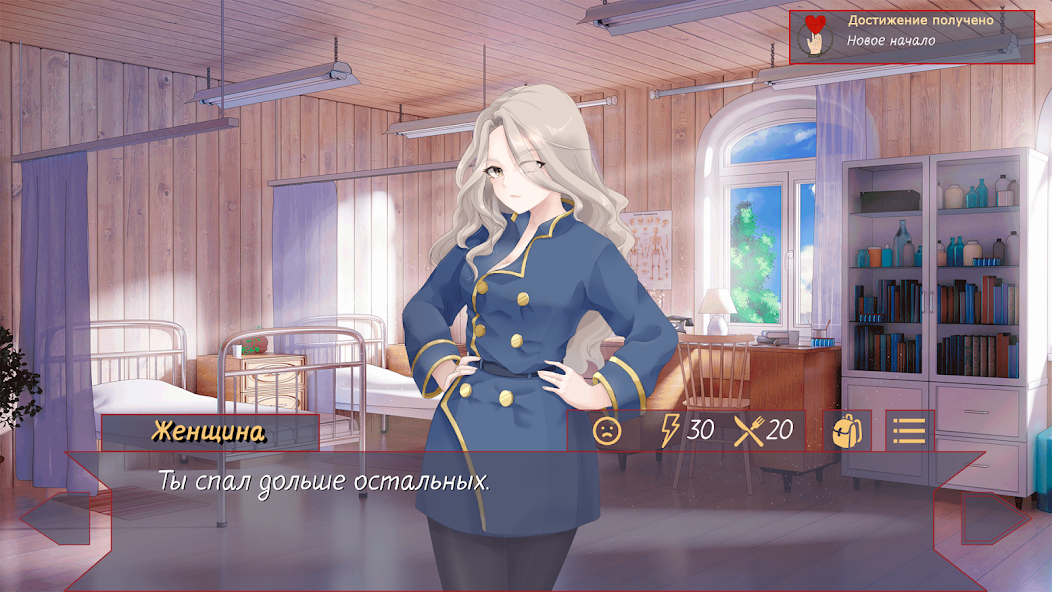Advance dialogue with the right arrow

click(x=982, y=521)
